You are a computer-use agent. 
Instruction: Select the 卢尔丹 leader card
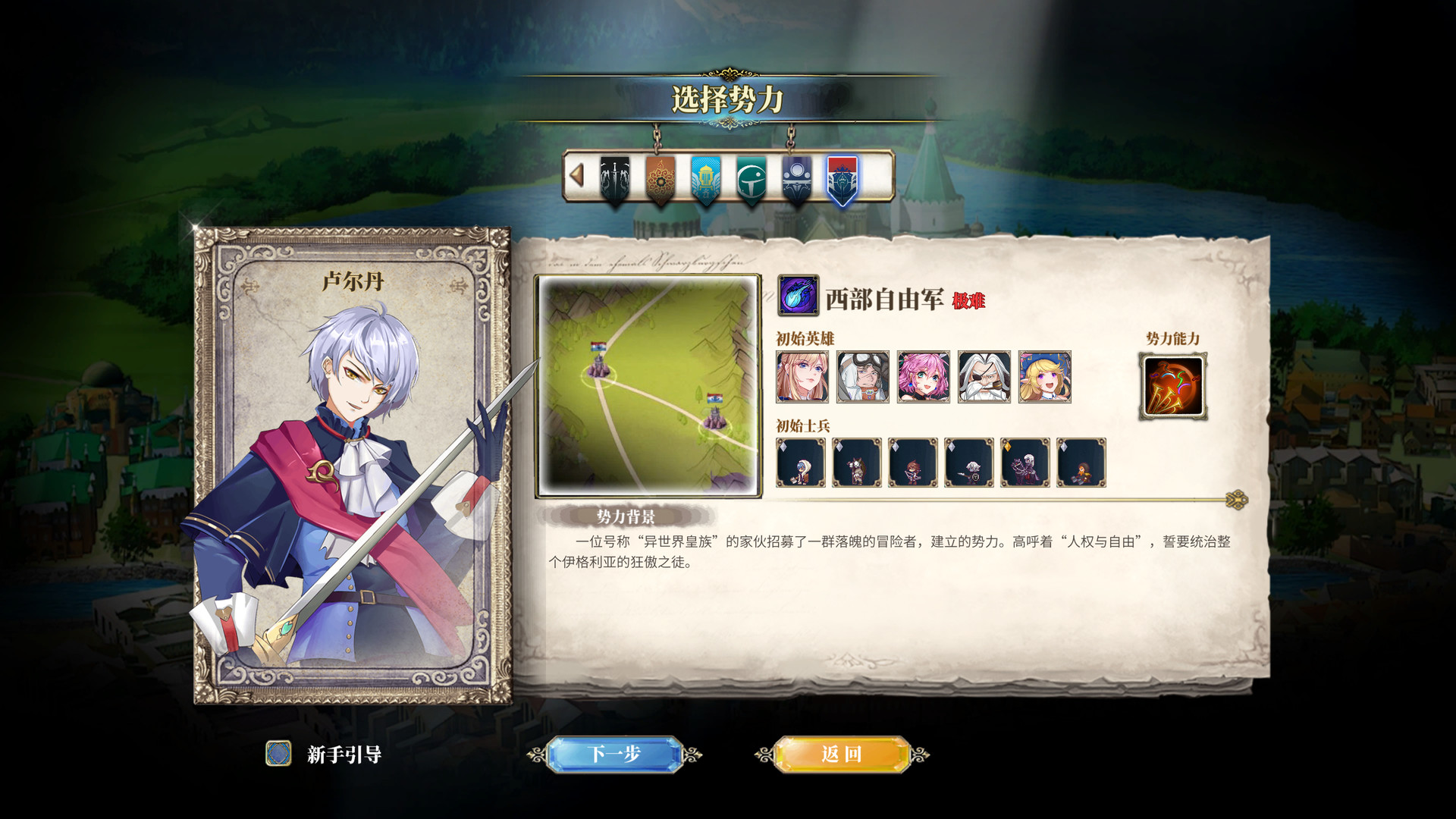353,465
